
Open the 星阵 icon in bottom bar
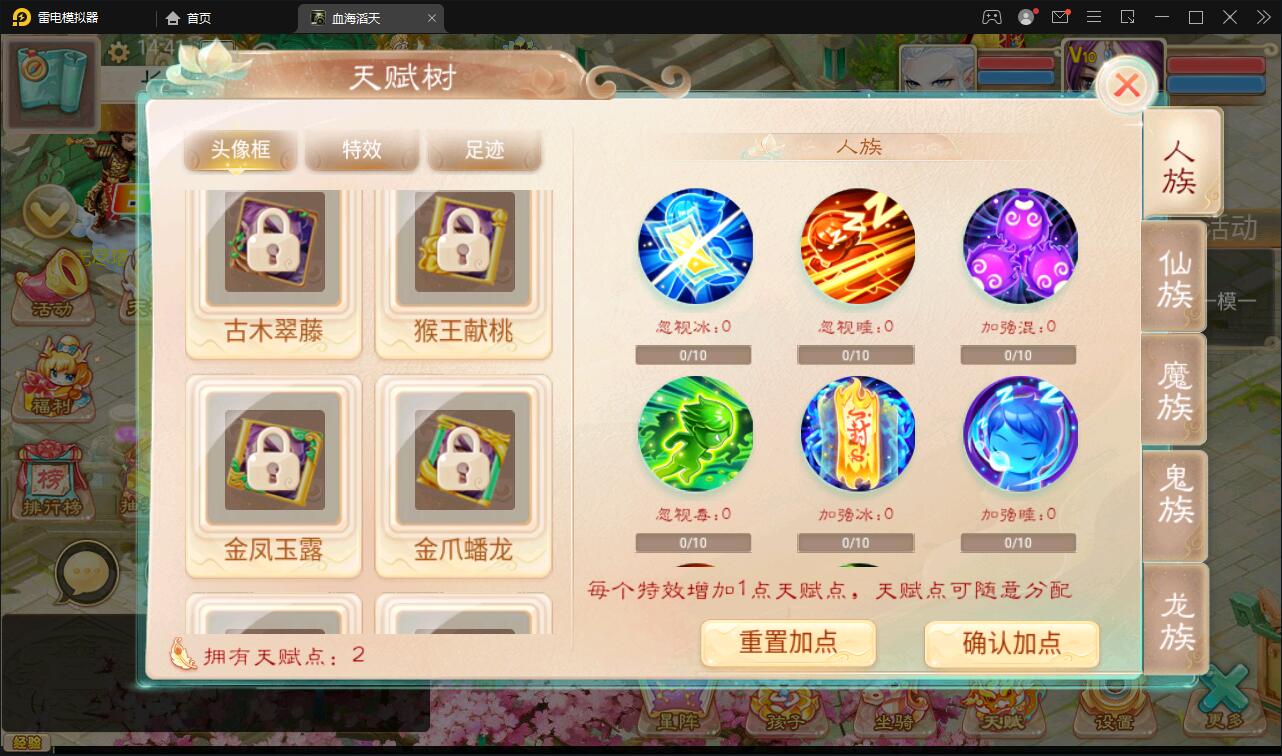[x=680, y=715]
